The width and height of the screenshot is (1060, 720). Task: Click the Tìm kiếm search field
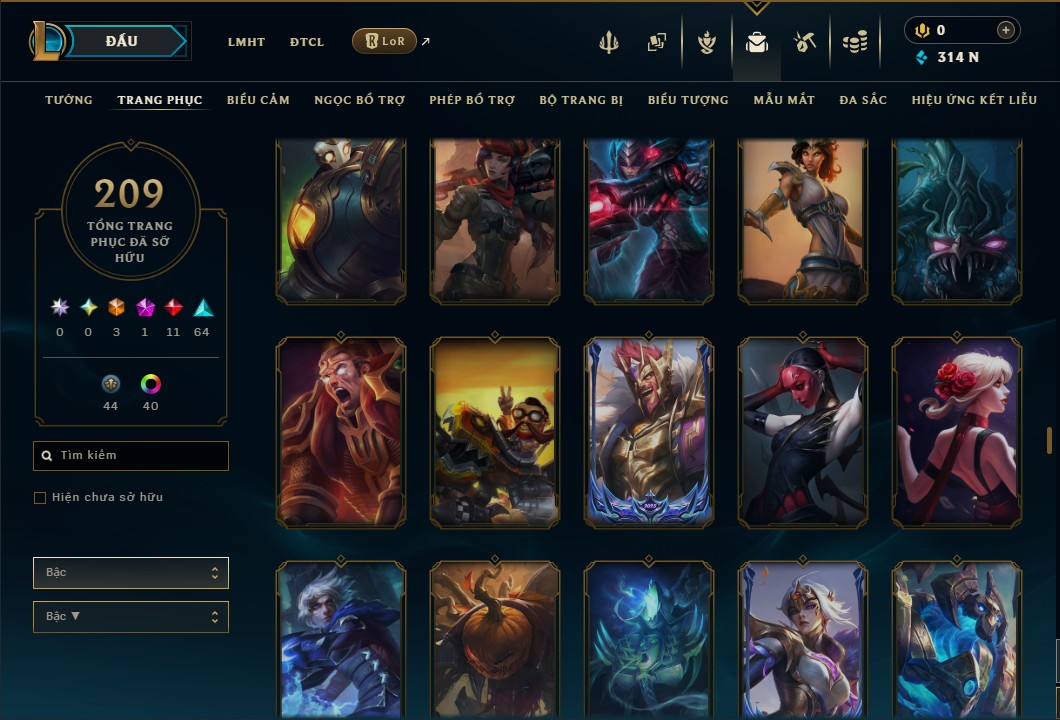tap(131, 456)
